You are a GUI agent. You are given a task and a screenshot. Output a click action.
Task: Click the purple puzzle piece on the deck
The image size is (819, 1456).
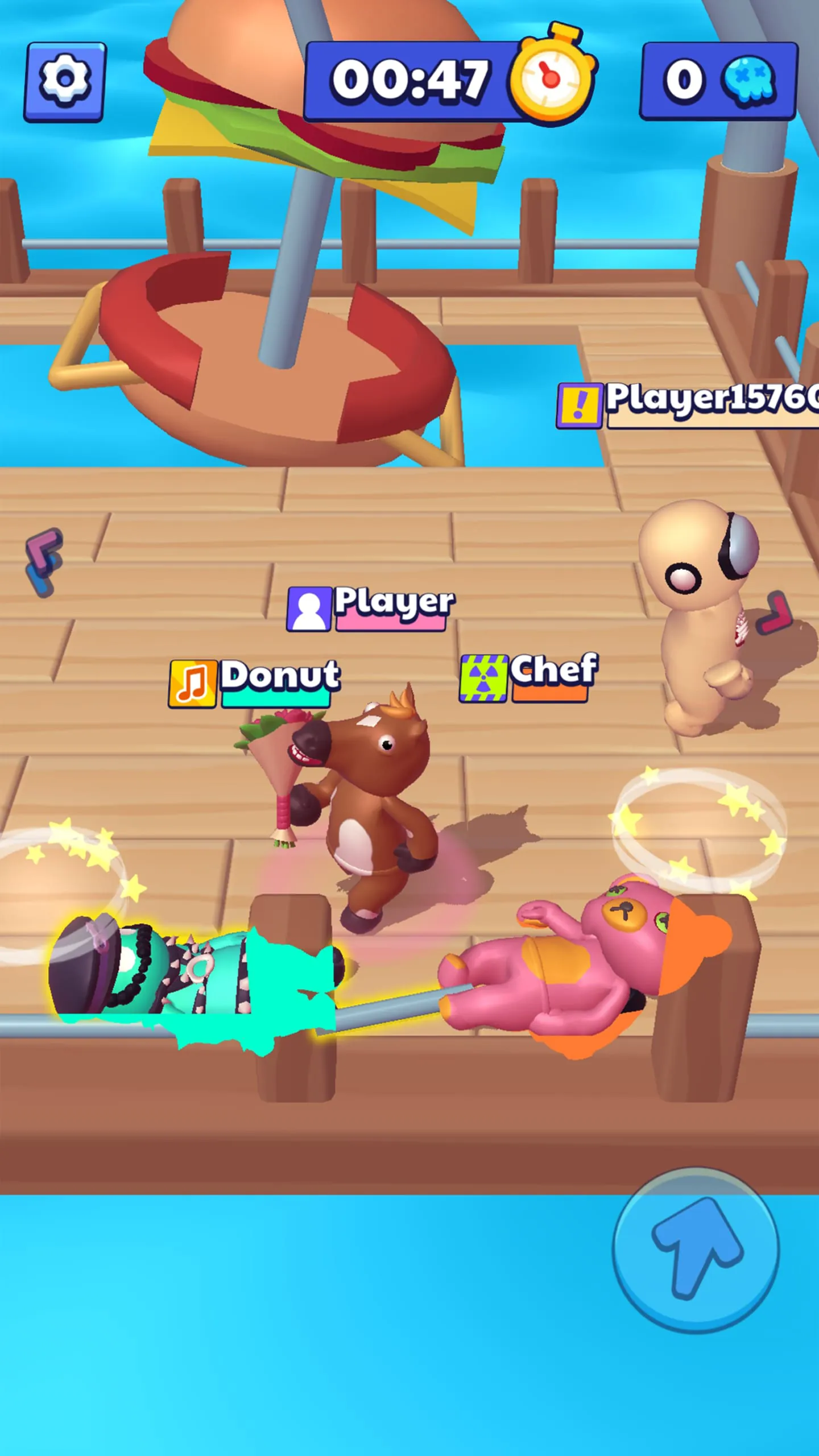(43, 560)
